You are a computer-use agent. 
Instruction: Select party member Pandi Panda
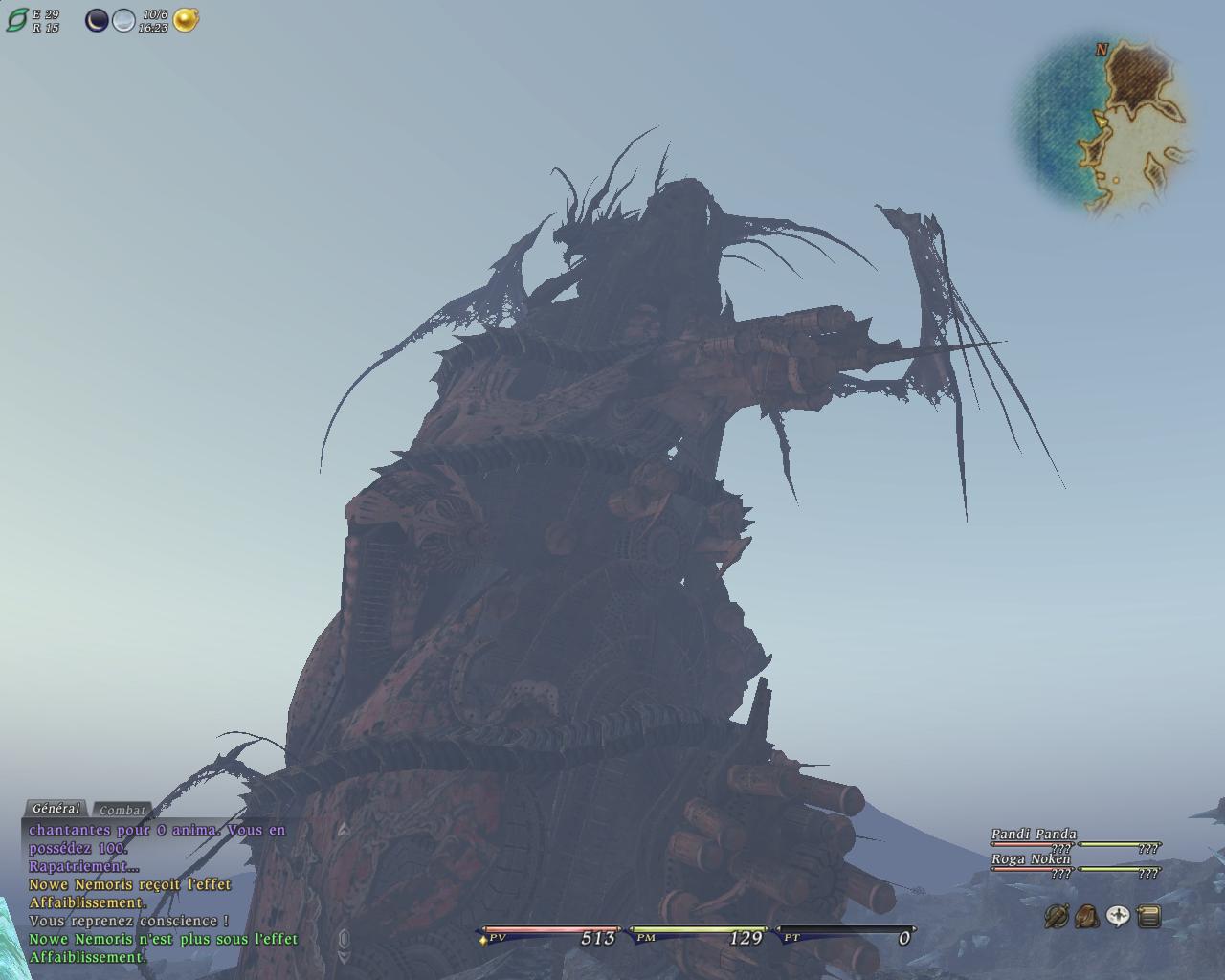coord(1034,835)
